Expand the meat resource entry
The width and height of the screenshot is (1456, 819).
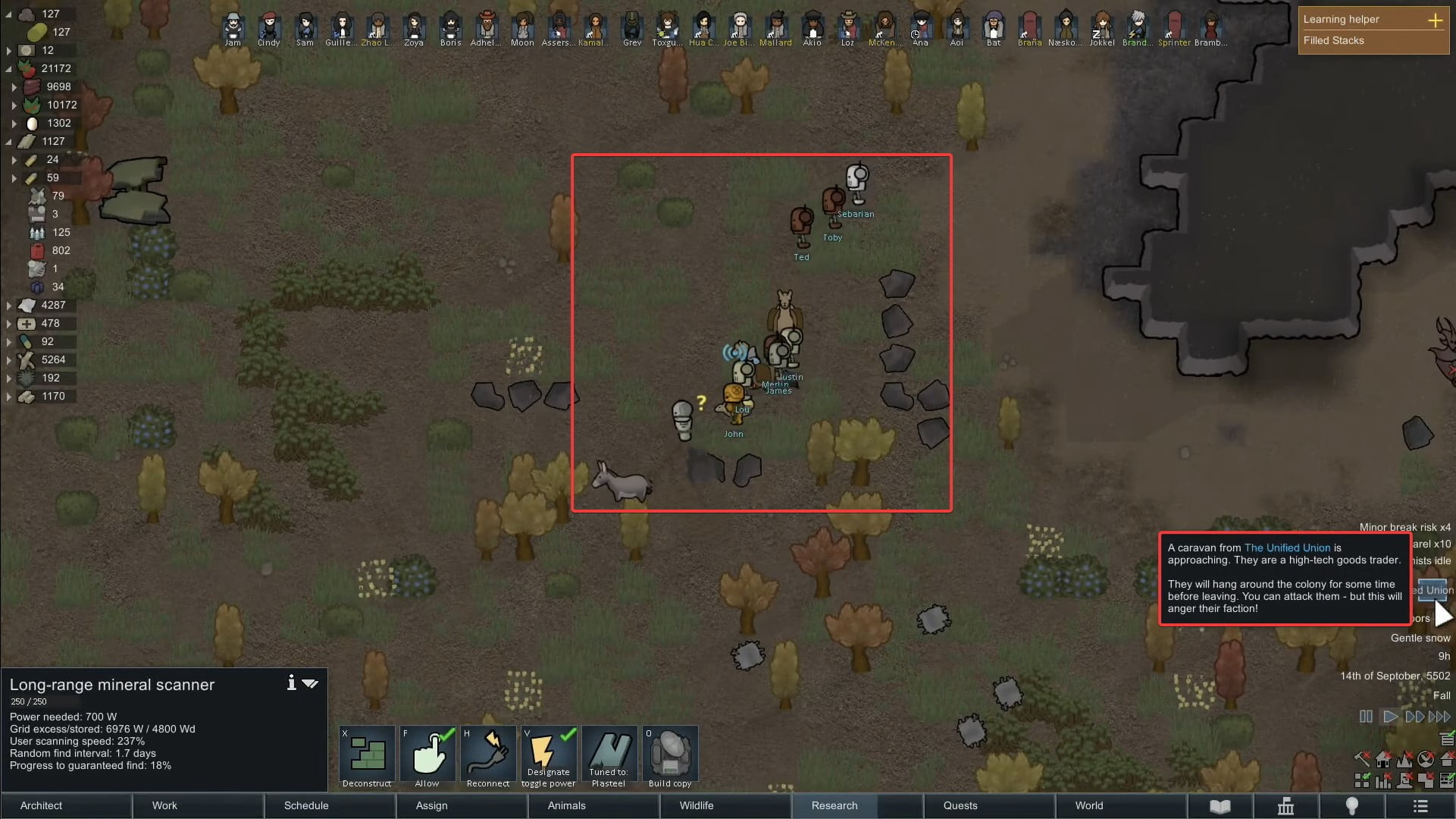coord(14,86)
